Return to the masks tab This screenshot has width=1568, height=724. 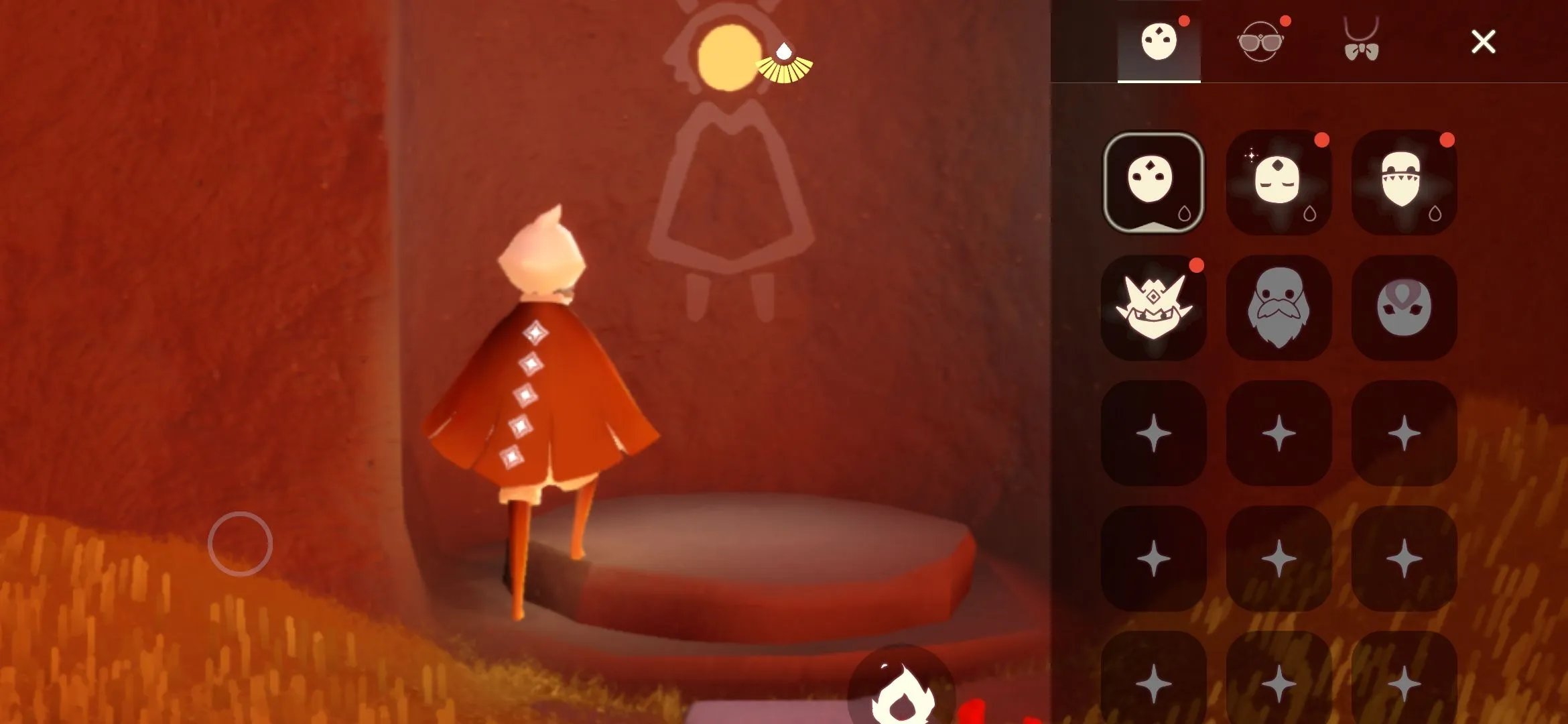coord(1158,42)
